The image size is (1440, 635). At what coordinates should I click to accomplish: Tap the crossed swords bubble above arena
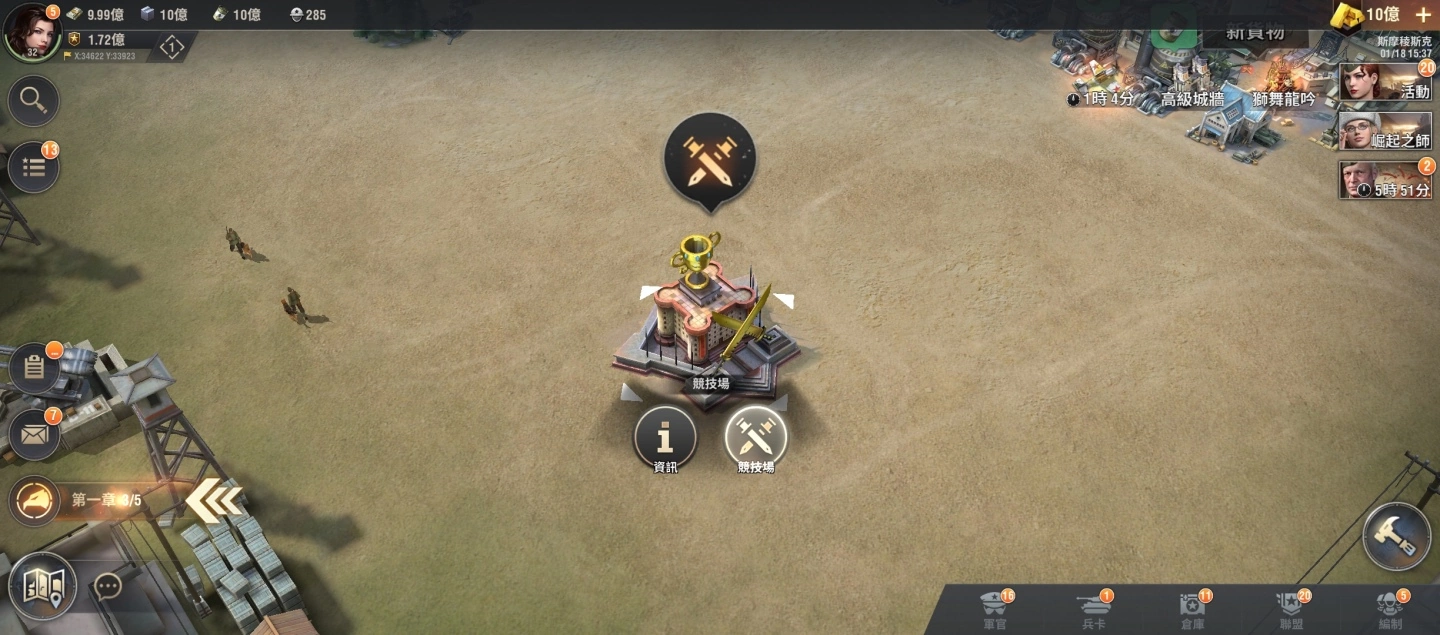coord(710,160)
